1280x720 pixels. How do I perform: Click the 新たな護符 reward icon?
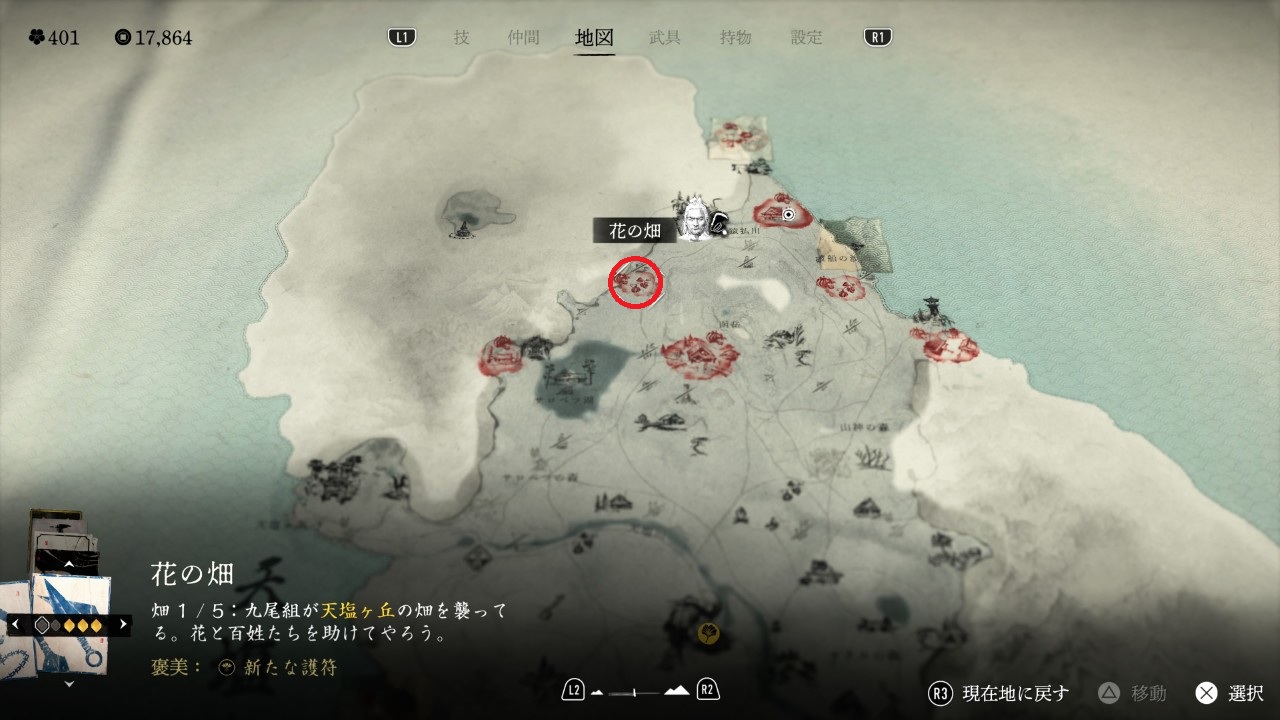(227, 667)
